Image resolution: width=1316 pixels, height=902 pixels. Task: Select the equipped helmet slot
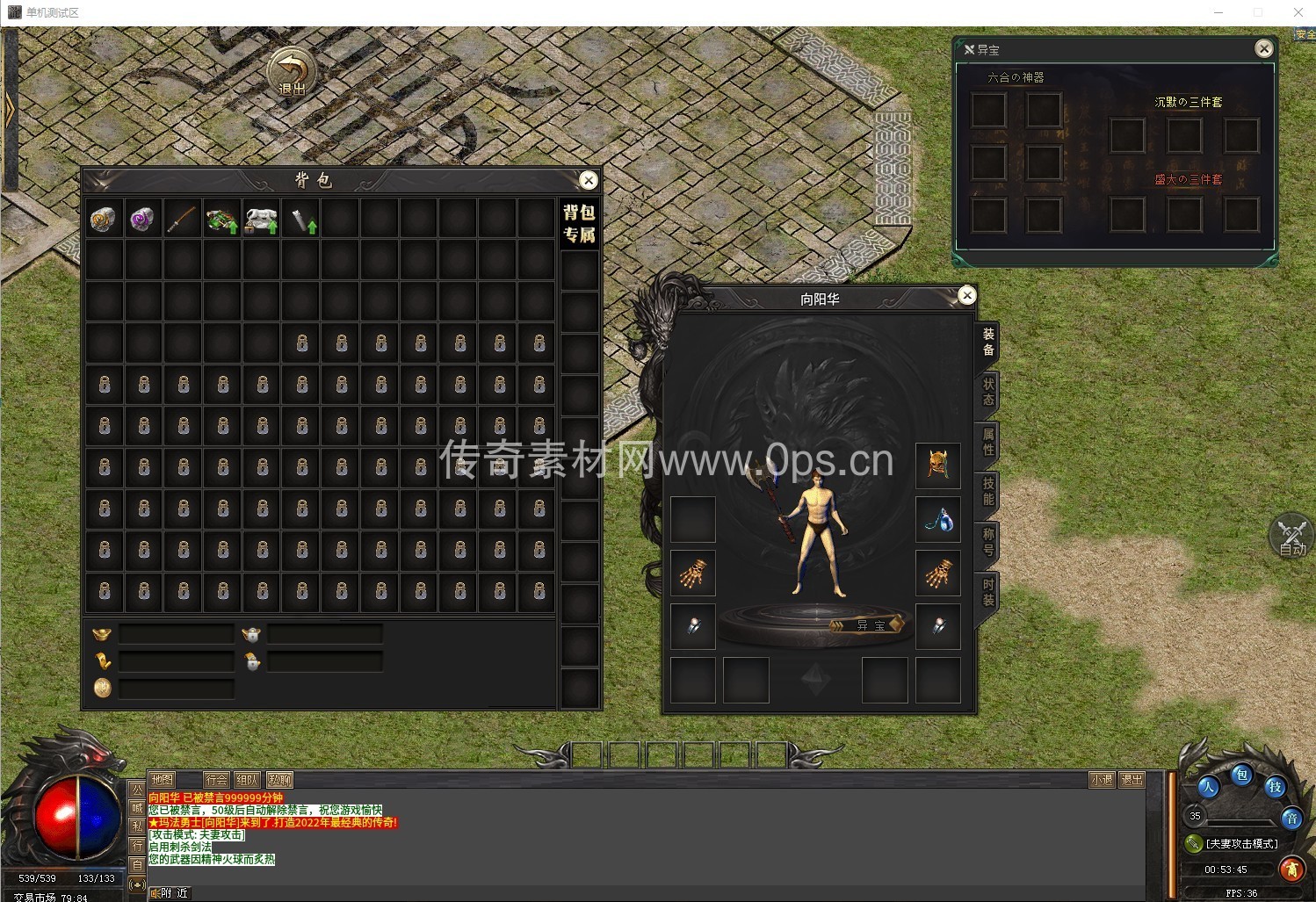(x=938, y=465)
